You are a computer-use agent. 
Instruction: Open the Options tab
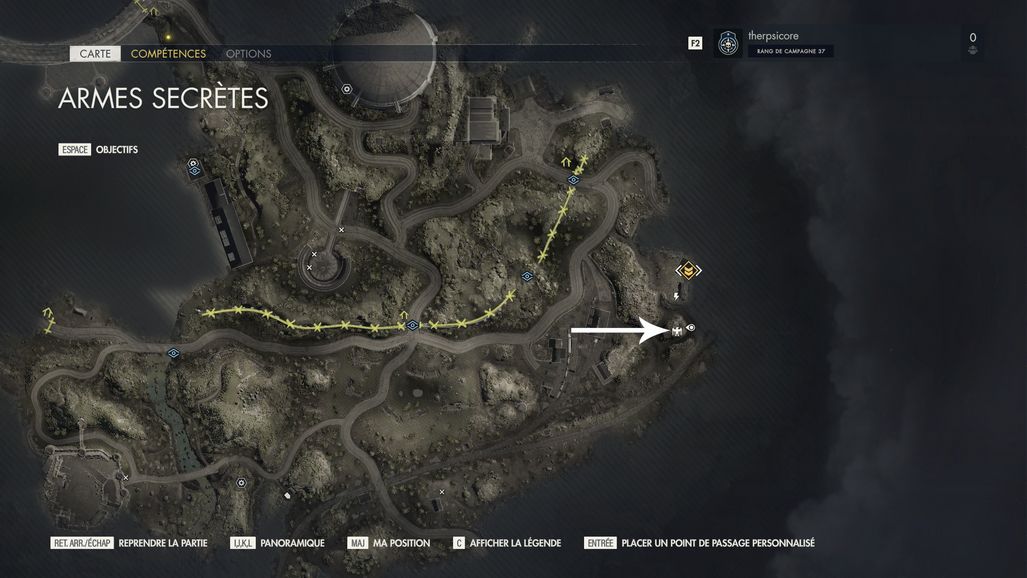point(248,54)
